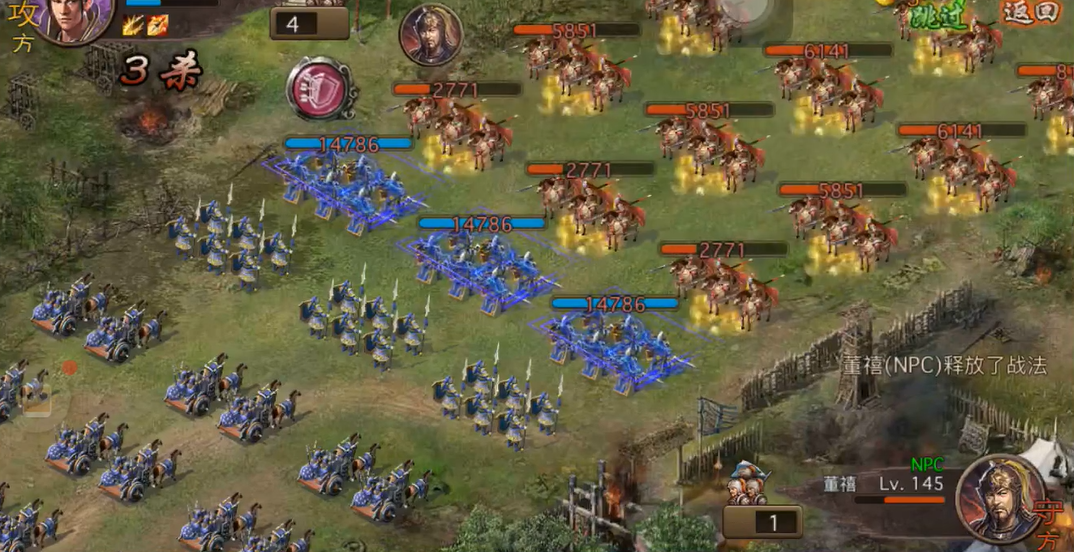Activate the red shield formation skill icon

tap(322, 88)
